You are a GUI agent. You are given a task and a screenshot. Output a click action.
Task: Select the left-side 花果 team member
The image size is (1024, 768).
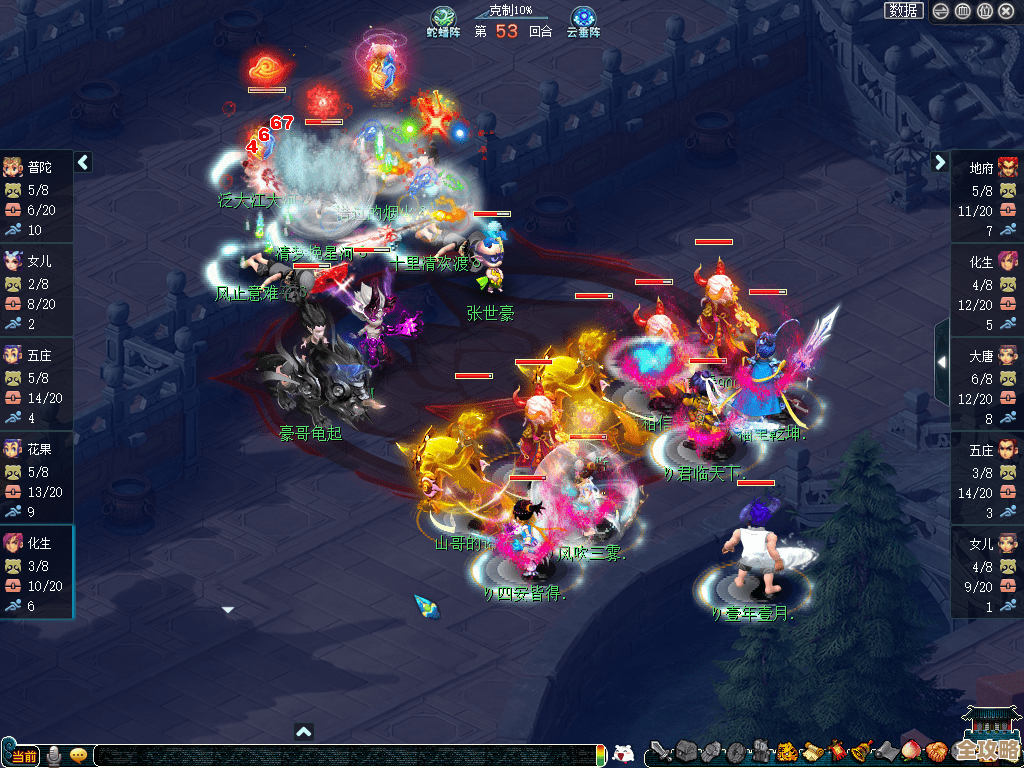point(36,480)
